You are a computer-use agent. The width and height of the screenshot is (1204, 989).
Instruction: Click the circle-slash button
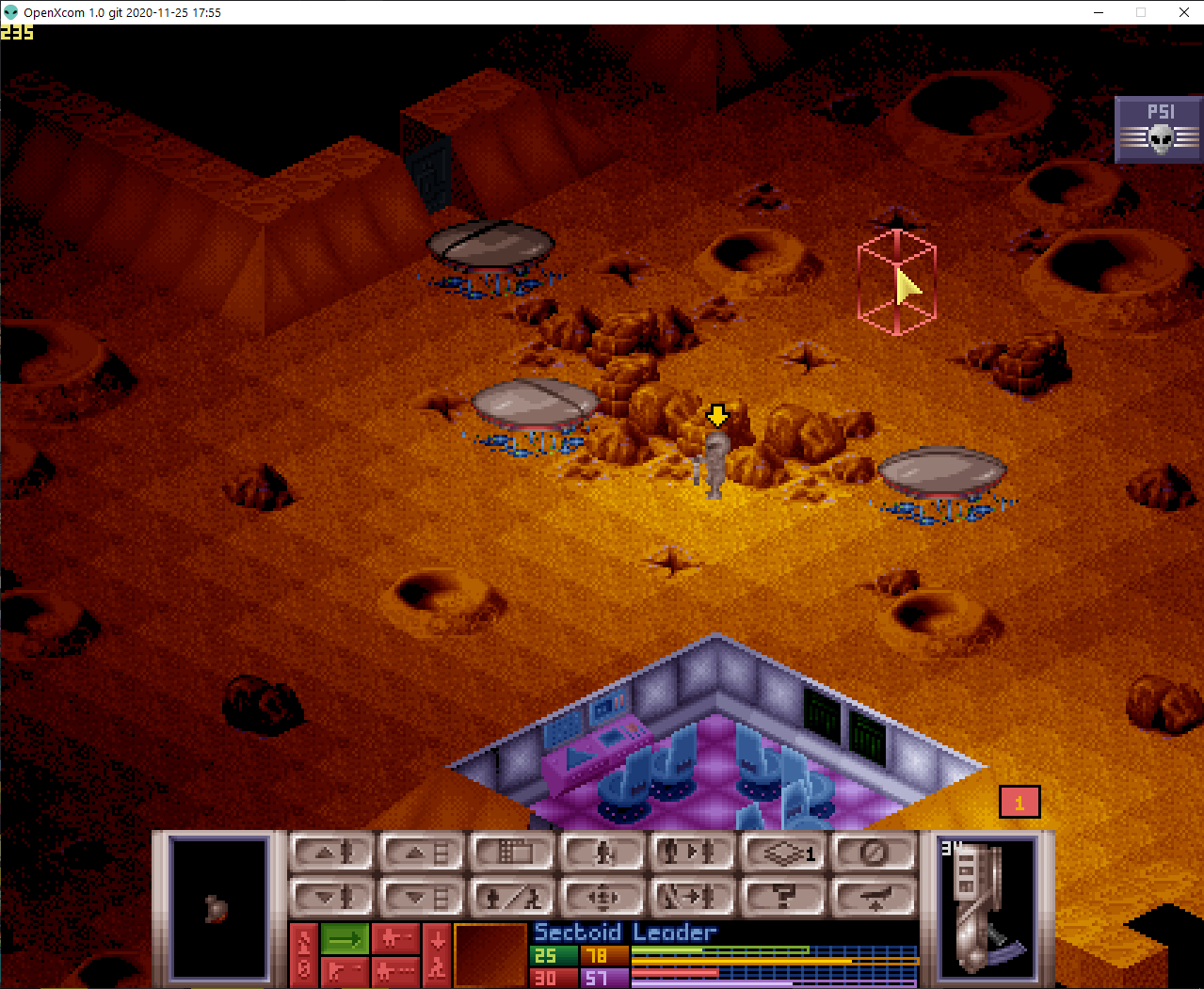[872, 853]
